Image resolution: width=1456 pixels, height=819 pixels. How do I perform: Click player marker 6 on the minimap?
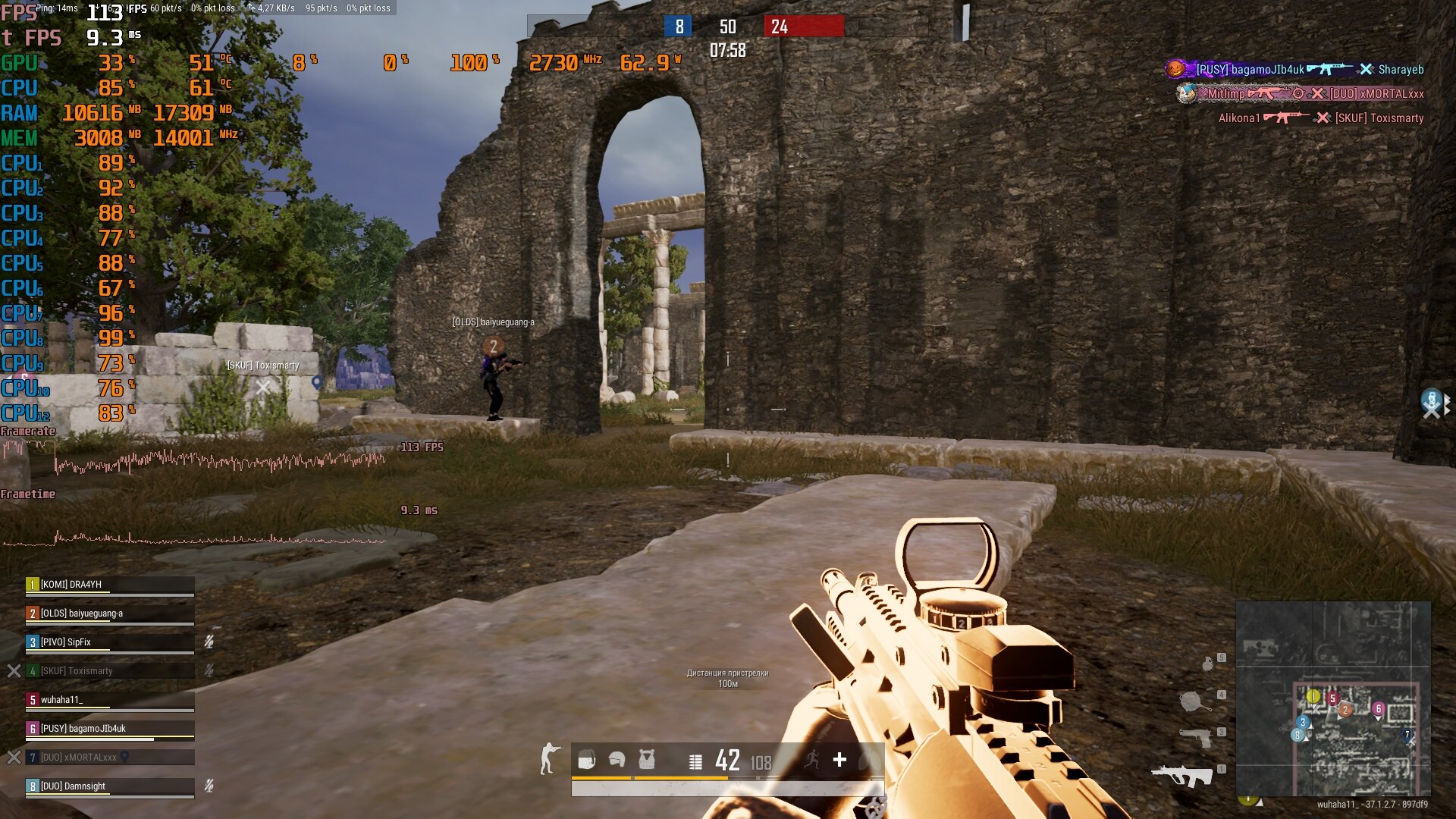tap(1378, 709)
